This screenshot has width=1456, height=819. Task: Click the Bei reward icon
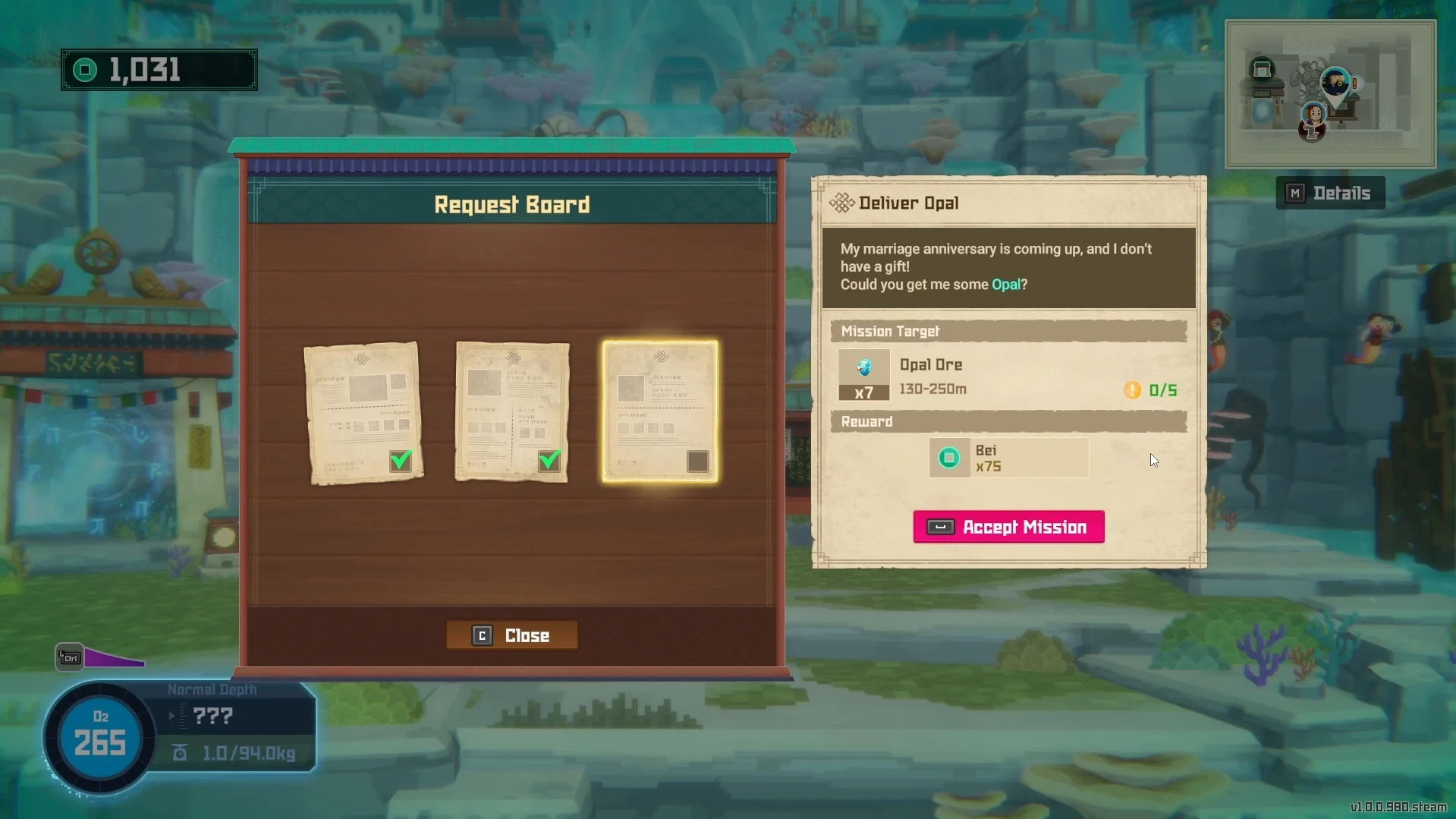click(x=948, y=458)
